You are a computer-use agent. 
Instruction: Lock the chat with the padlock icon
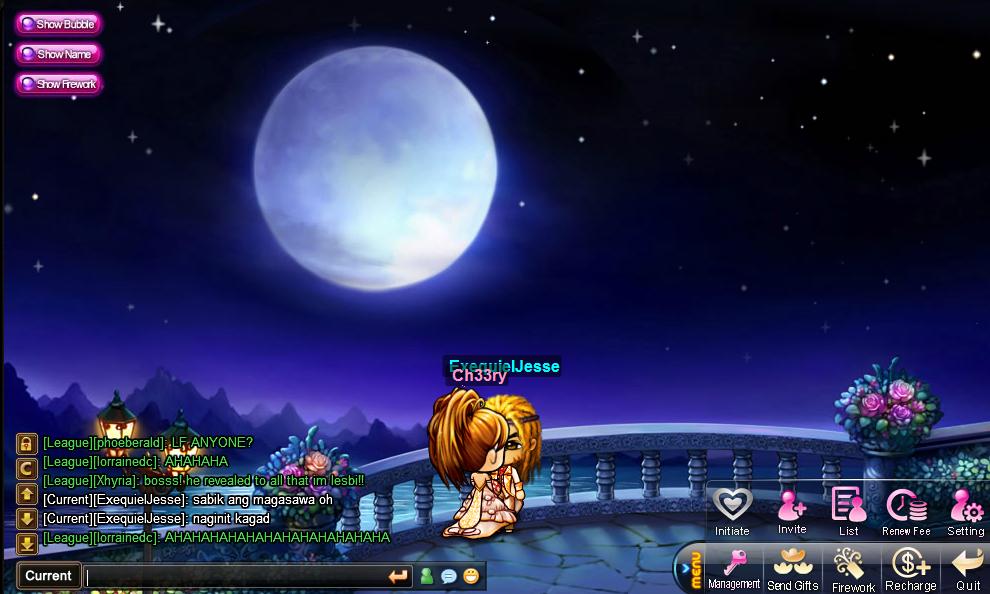point(27,443)
